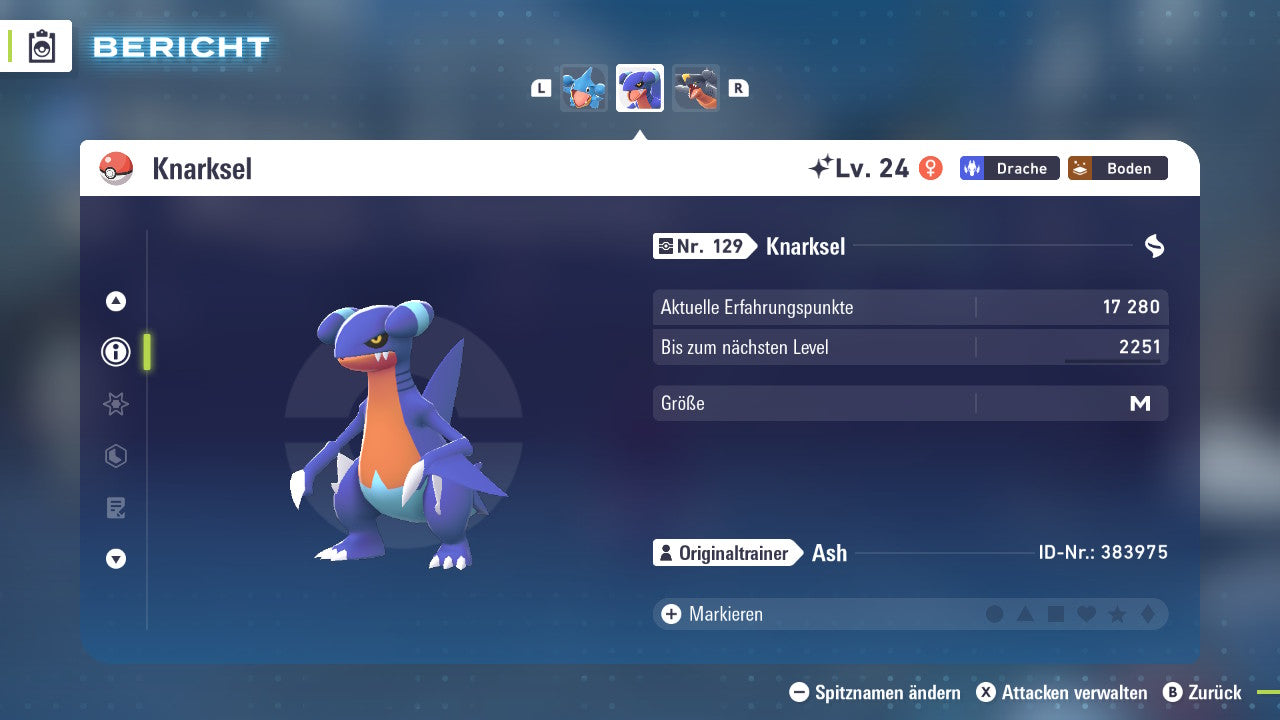Toggle the diamond marking

pos(1147,614)
